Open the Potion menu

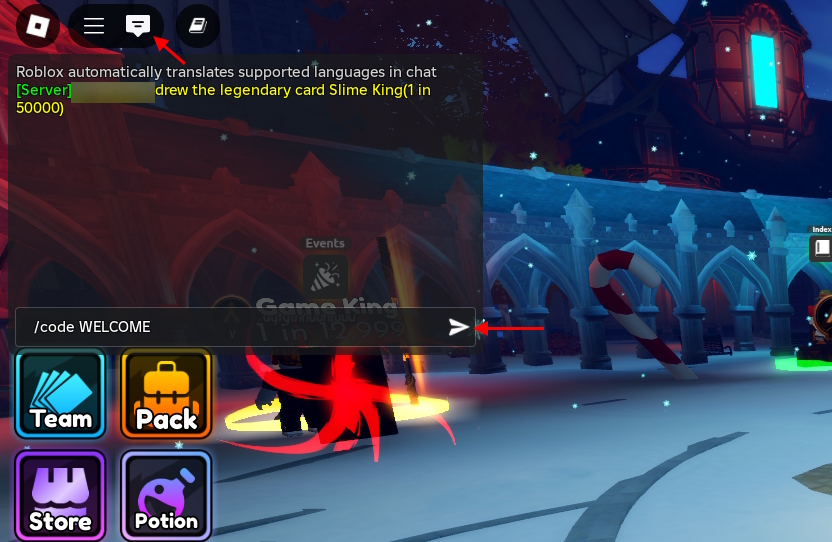click(166, 496)
